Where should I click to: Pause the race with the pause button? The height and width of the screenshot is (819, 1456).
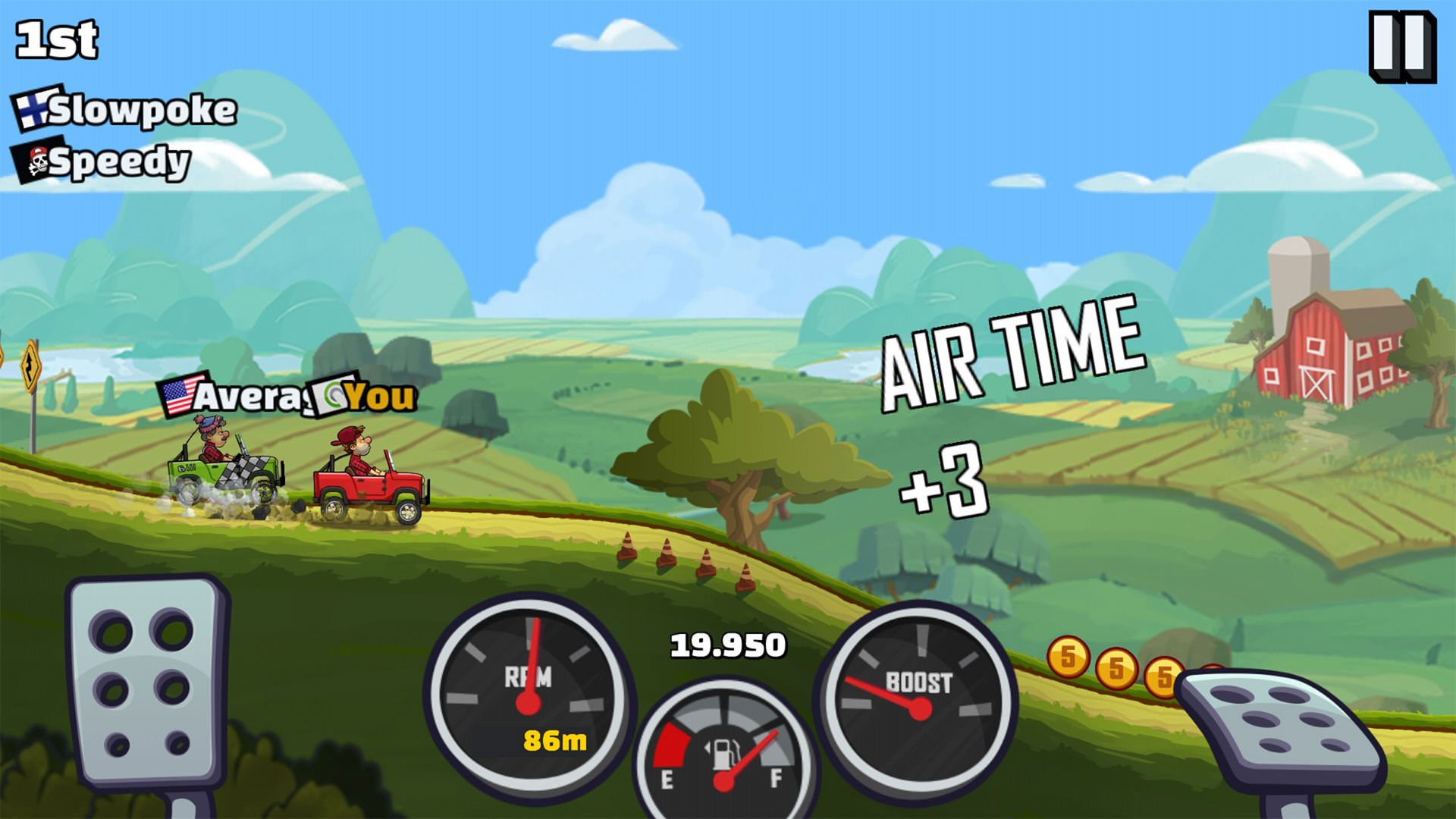click(x=1402, y=45)
